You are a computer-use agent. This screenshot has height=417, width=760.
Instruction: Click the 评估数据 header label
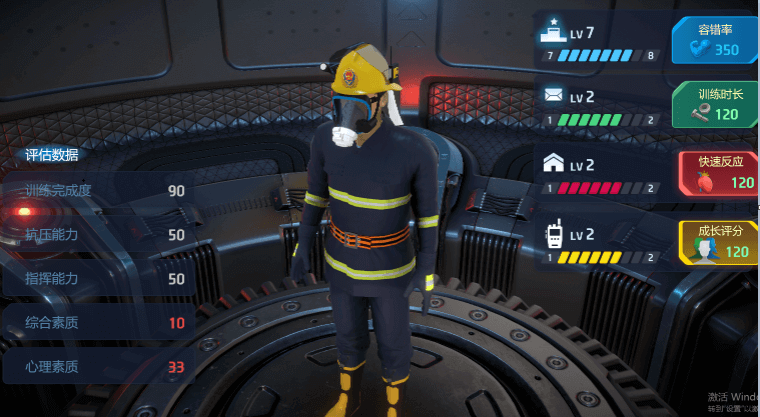[52, 155]
